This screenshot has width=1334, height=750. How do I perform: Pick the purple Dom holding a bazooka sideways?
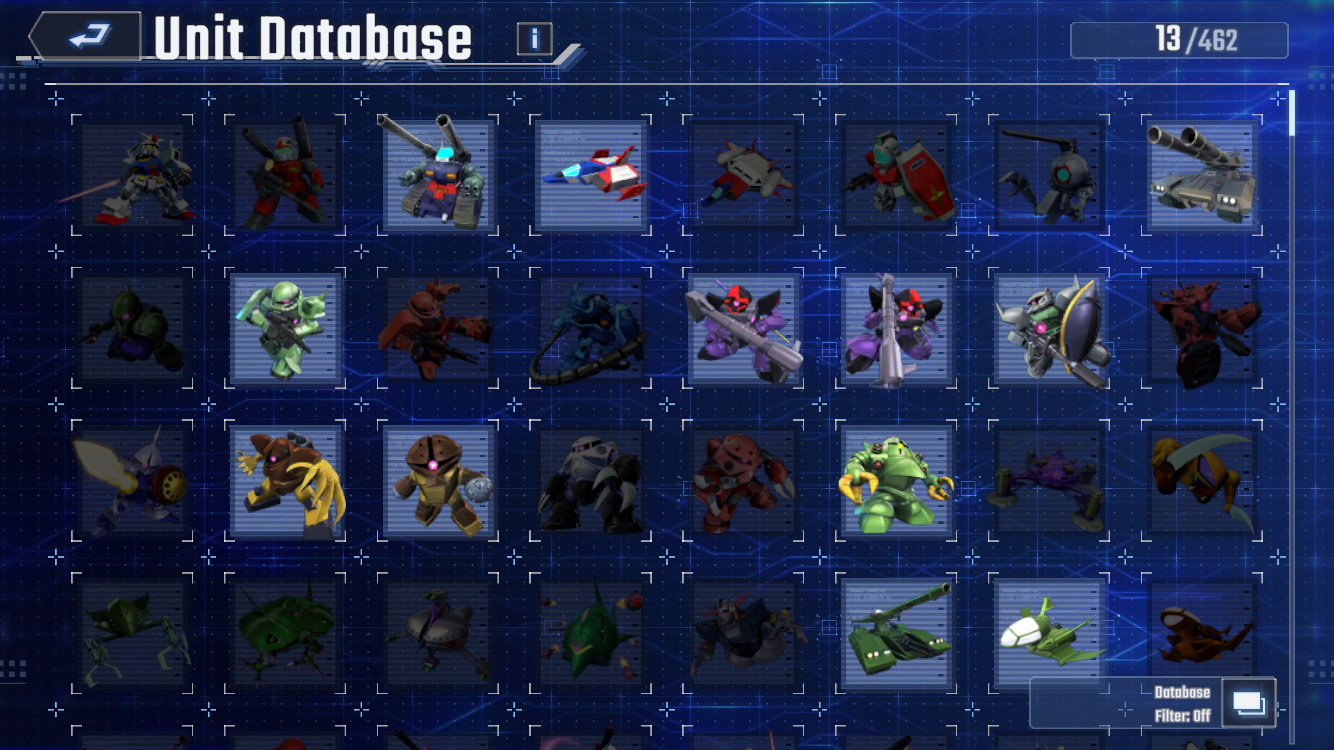tap(744, 329)
